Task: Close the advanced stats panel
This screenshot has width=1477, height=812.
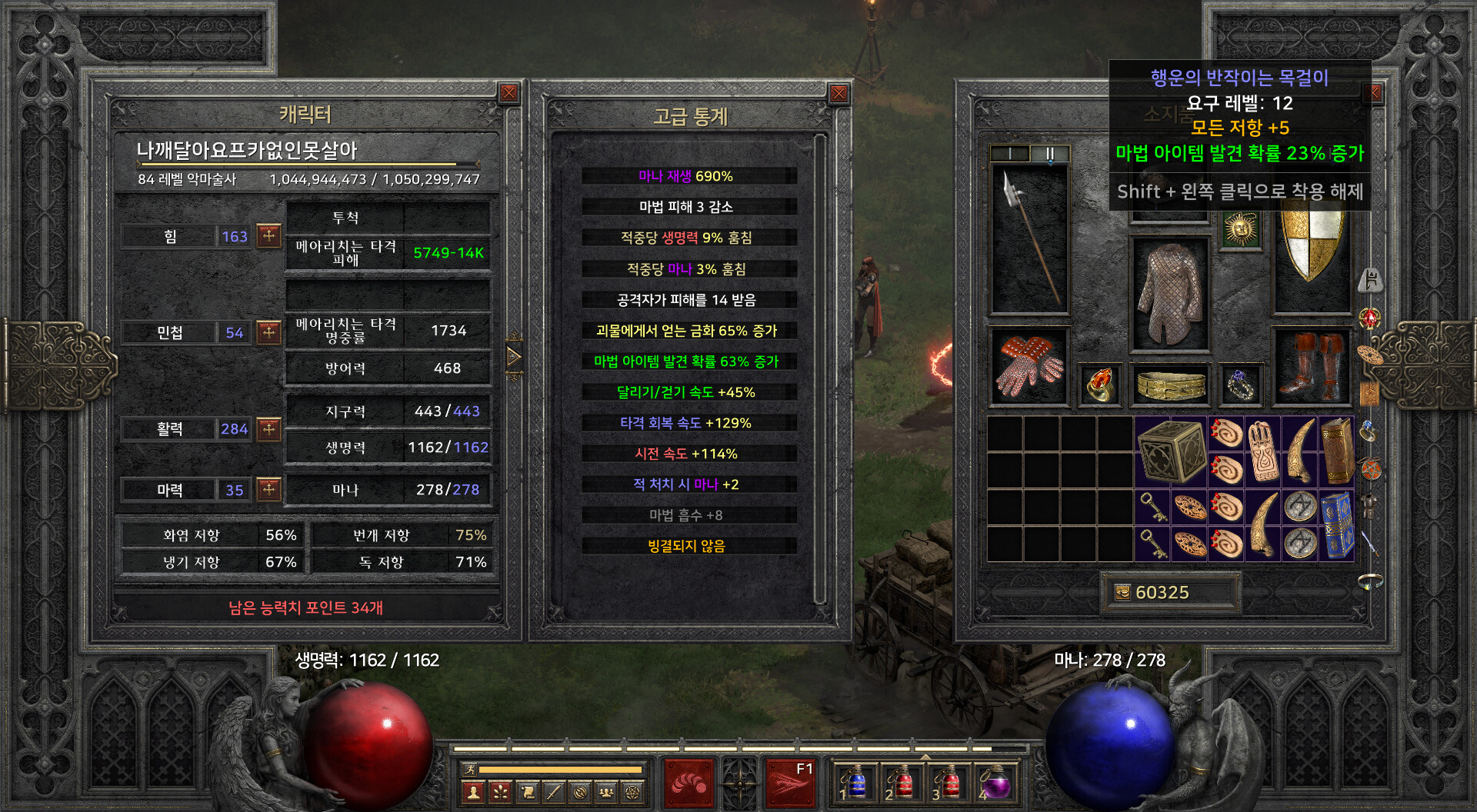Action: point(839,94)
